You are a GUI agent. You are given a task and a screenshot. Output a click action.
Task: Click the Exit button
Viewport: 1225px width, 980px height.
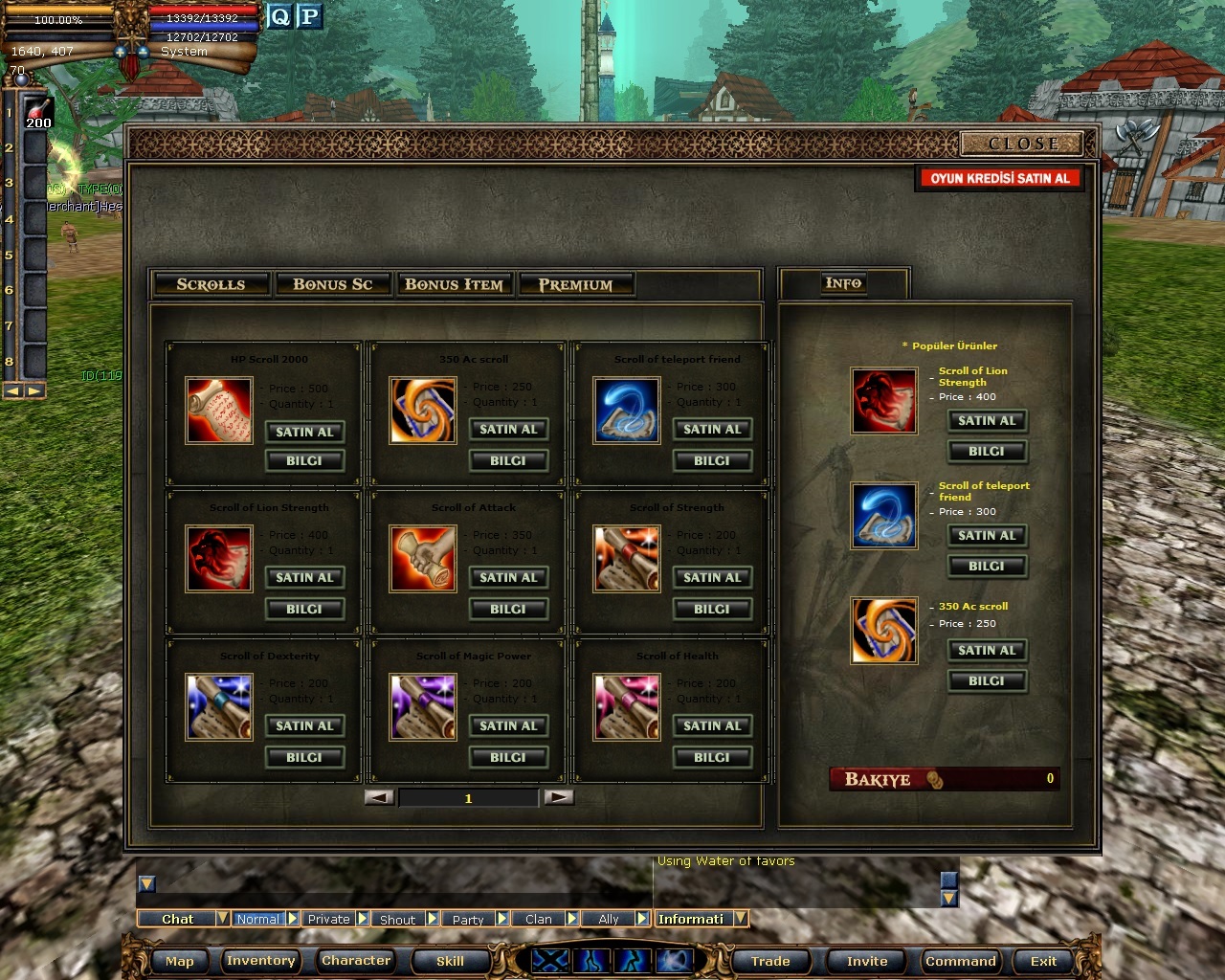click(x=1043, y=961)
